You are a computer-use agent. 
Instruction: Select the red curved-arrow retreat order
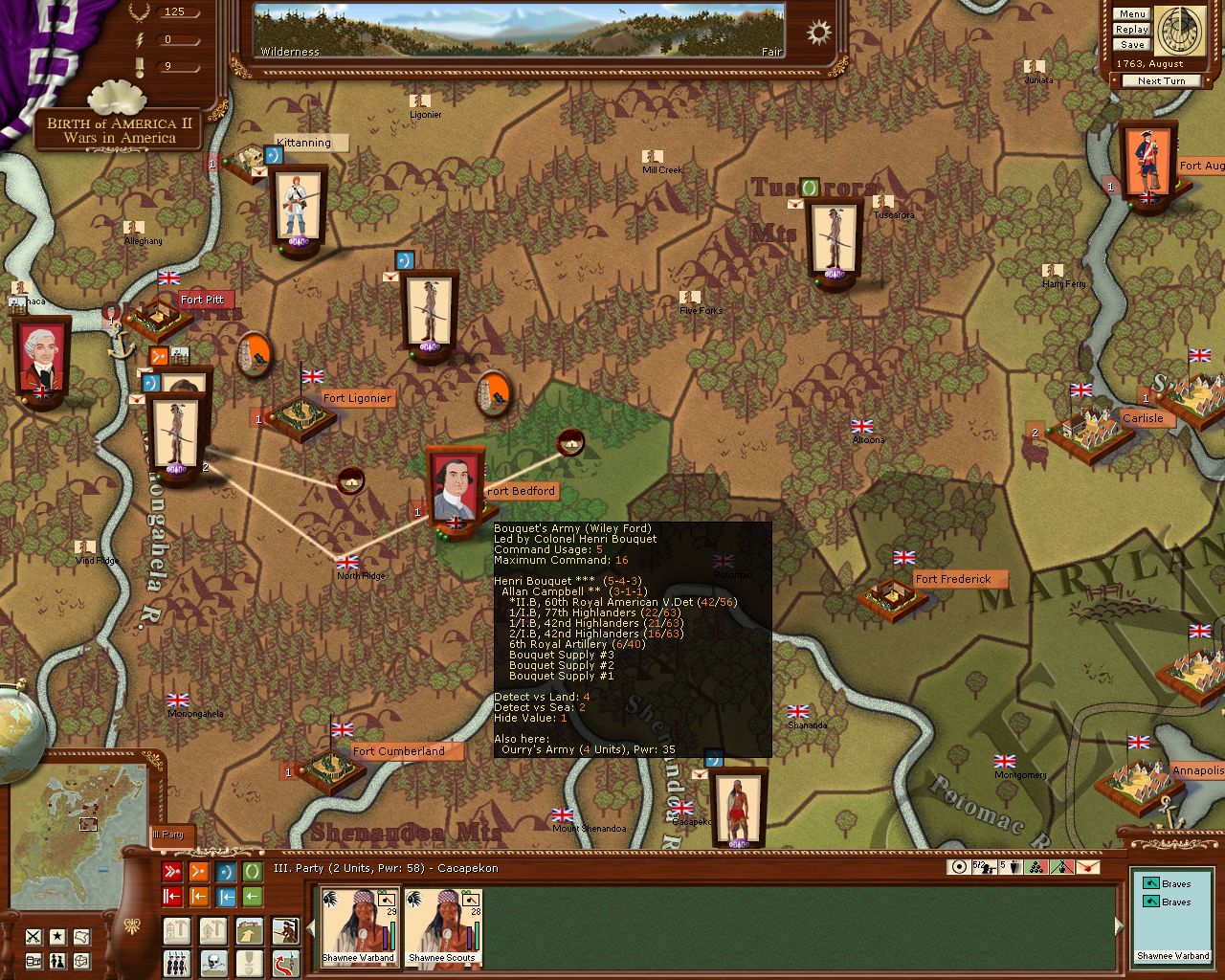[x=285, y=962]
